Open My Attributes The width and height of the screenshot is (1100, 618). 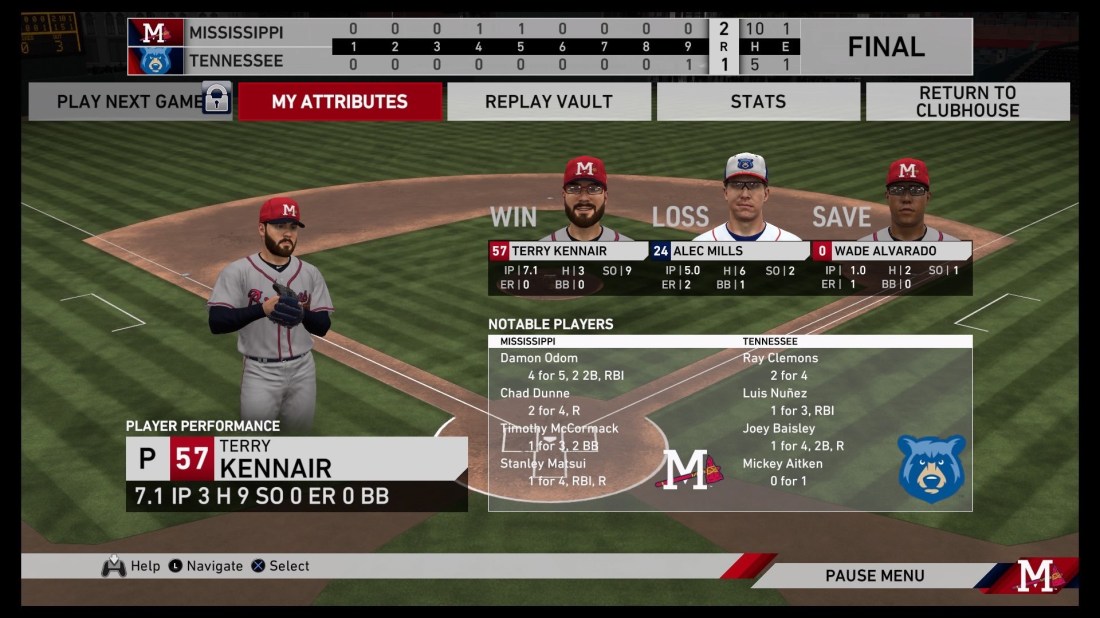(340, 102)
